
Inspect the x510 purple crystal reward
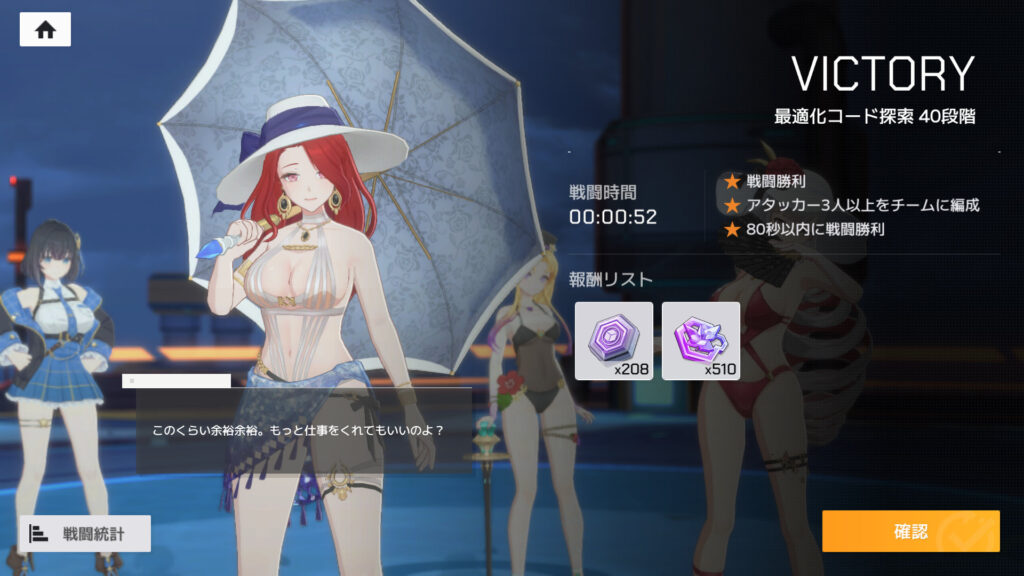point(701,340)
